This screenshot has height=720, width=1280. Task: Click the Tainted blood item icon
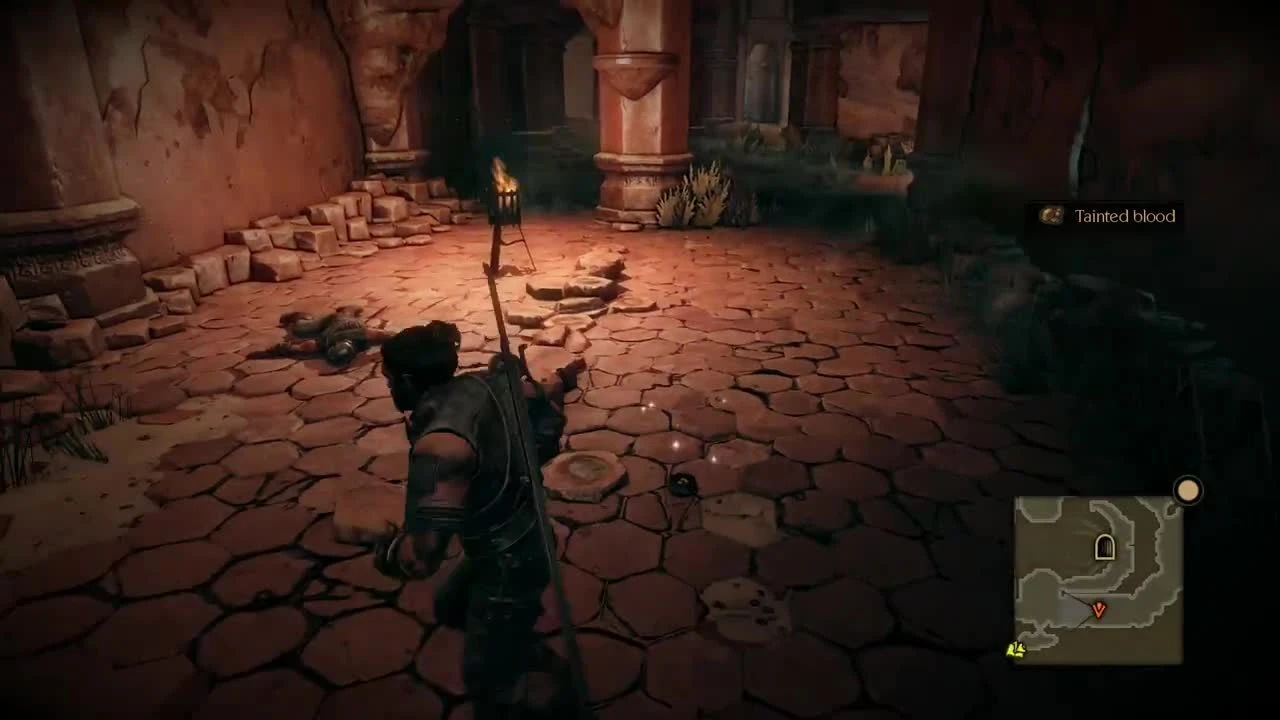(1051, 216)
